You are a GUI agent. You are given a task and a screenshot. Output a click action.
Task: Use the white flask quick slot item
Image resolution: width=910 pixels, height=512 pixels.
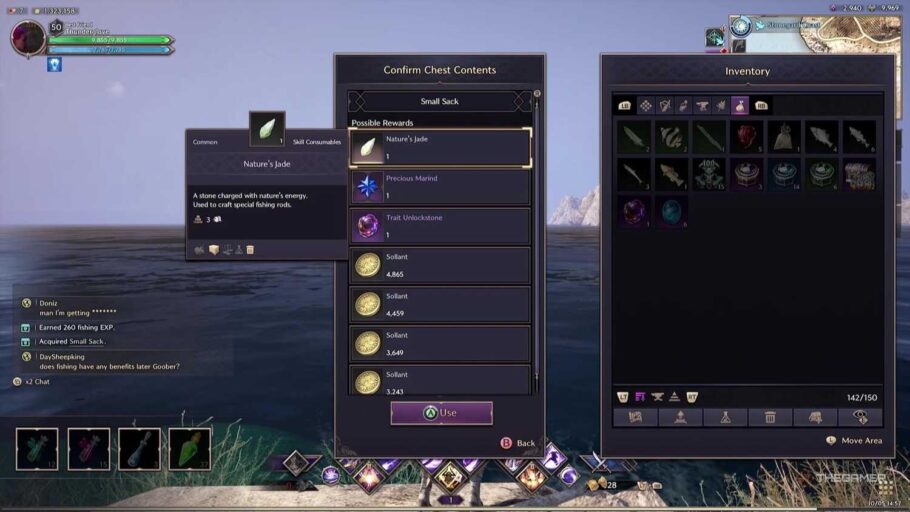point(139,449)
